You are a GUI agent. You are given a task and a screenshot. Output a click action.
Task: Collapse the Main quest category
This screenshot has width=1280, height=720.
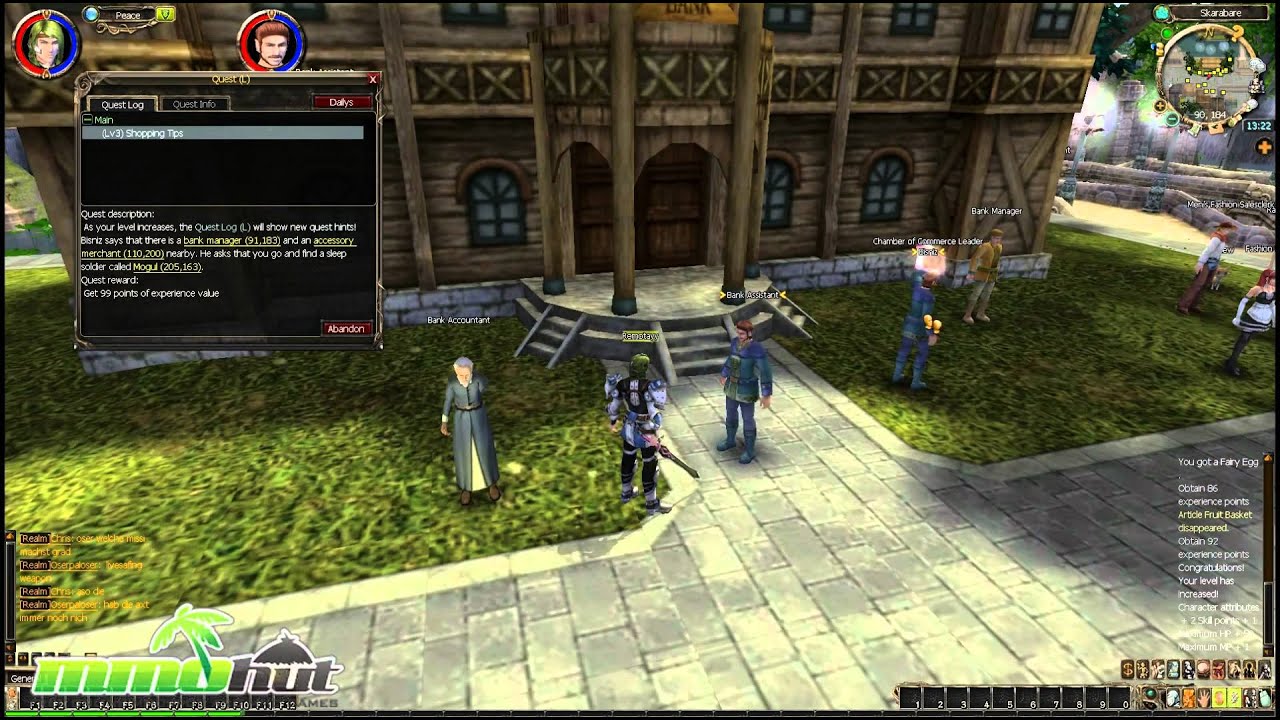point(88,120)
